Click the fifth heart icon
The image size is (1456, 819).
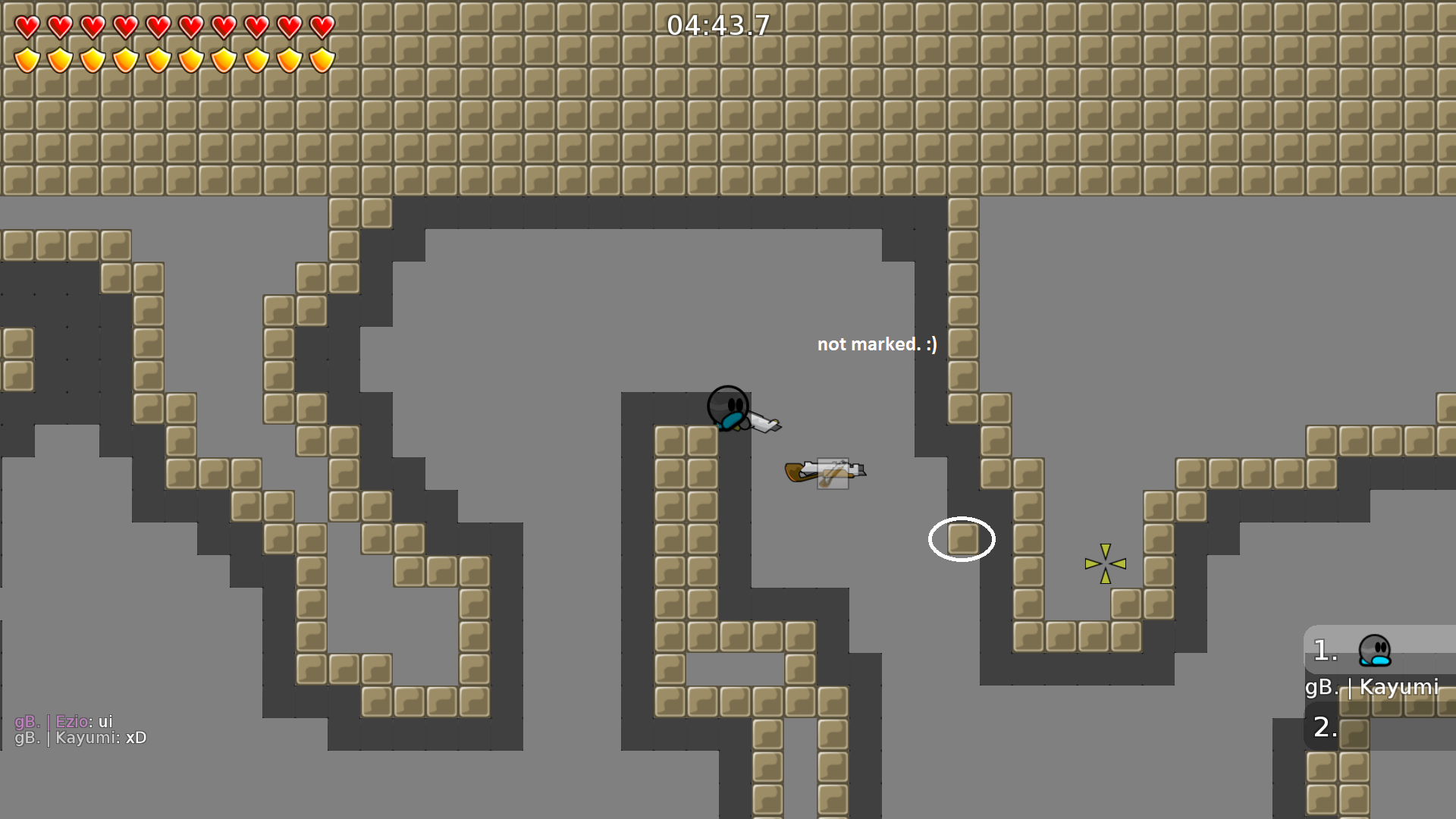[x=156, y=27]
